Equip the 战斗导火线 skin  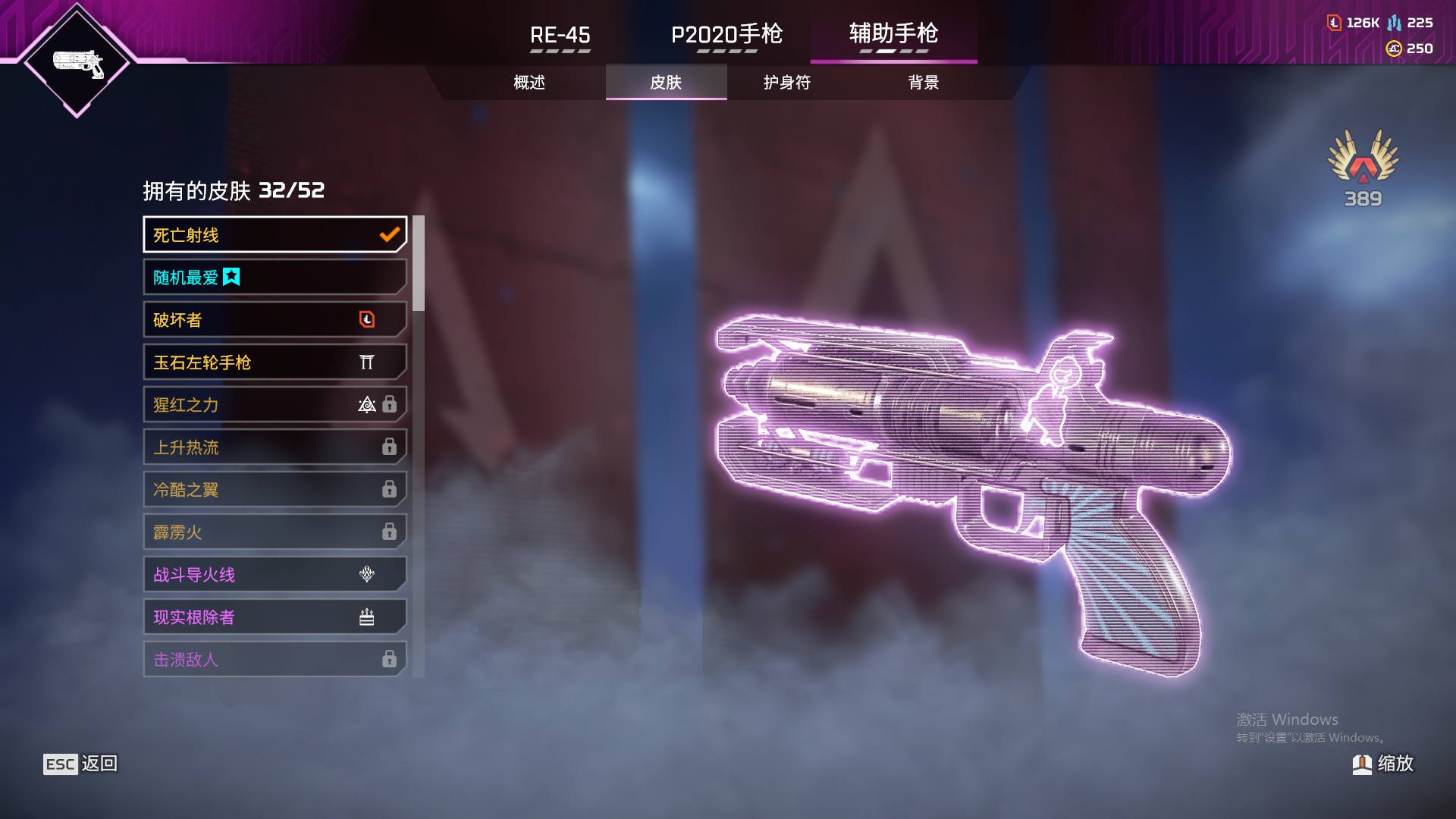click(x=275, y=575)
